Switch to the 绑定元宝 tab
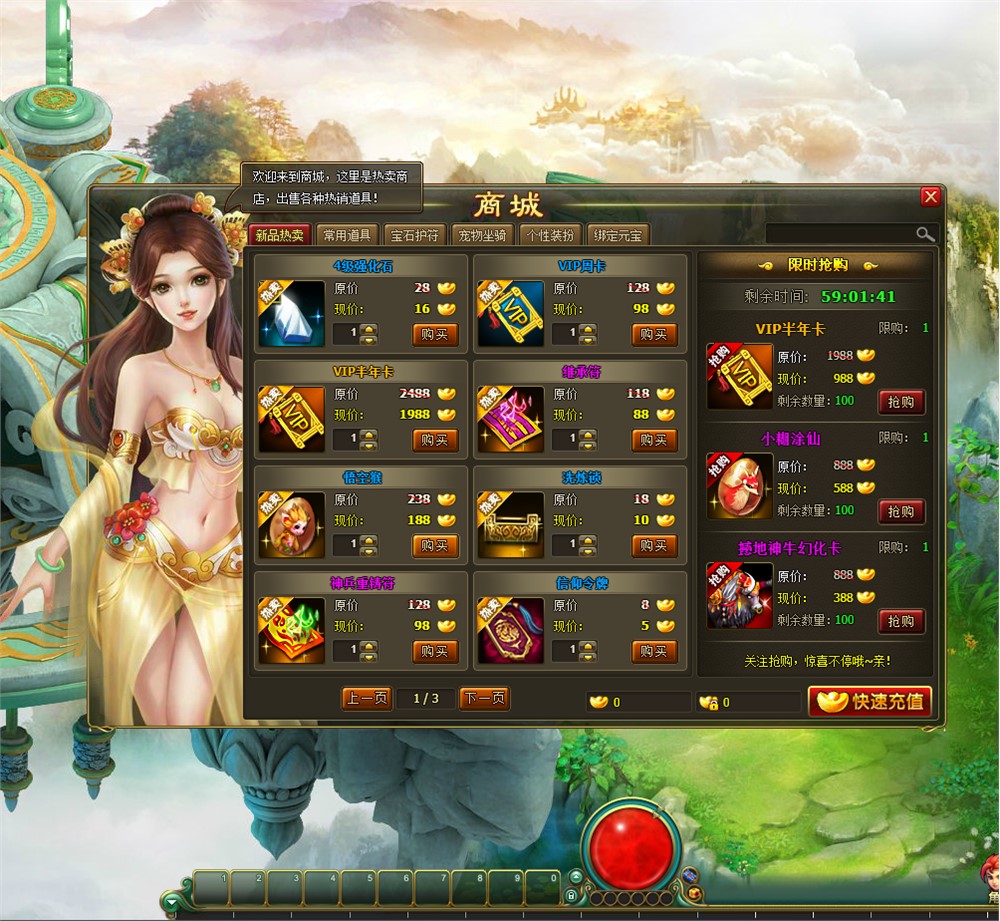This screenshot has height=921, width=1000. (618, 236)
